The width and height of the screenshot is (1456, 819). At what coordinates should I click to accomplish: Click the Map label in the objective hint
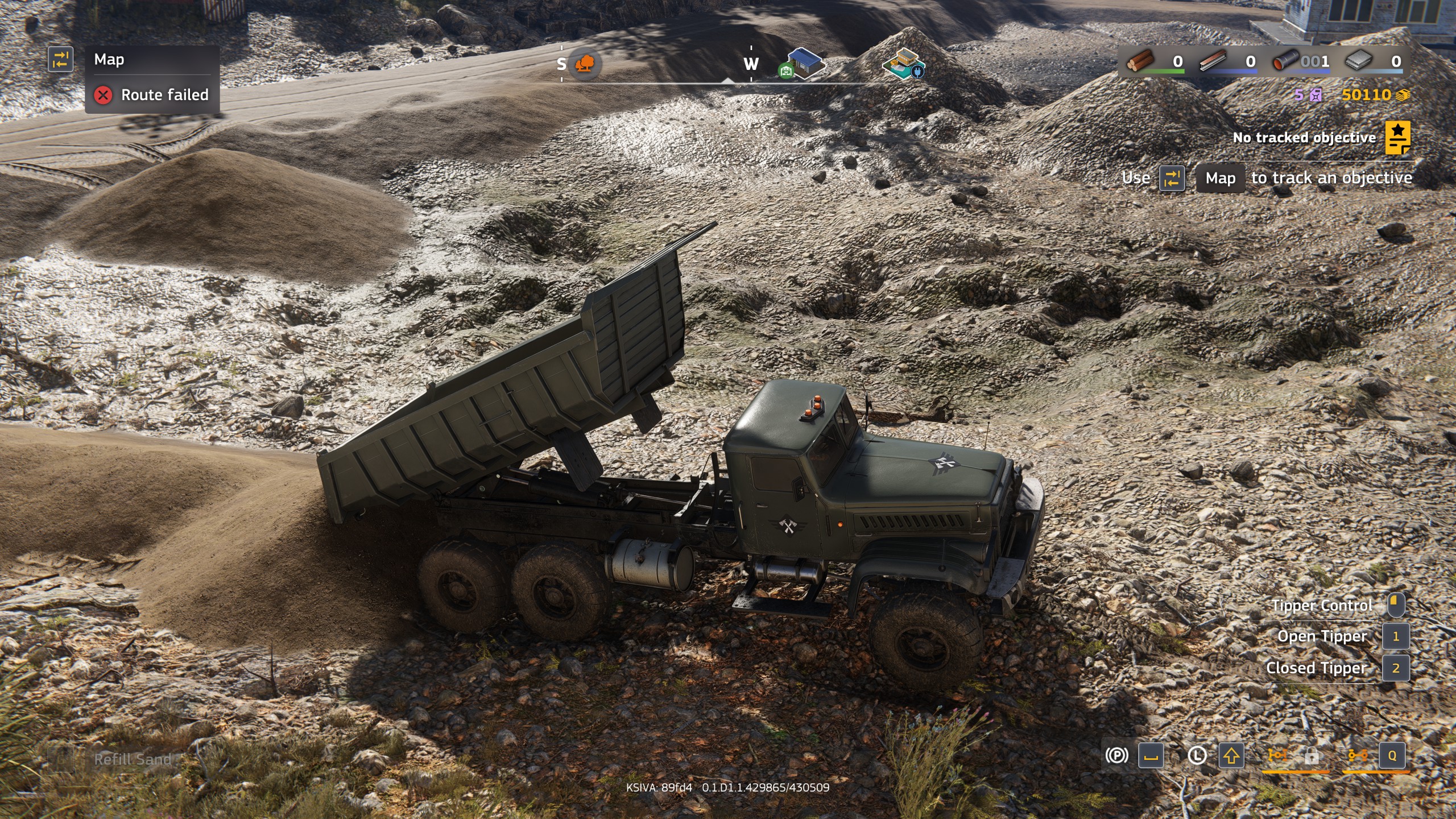click(1220, 178)
